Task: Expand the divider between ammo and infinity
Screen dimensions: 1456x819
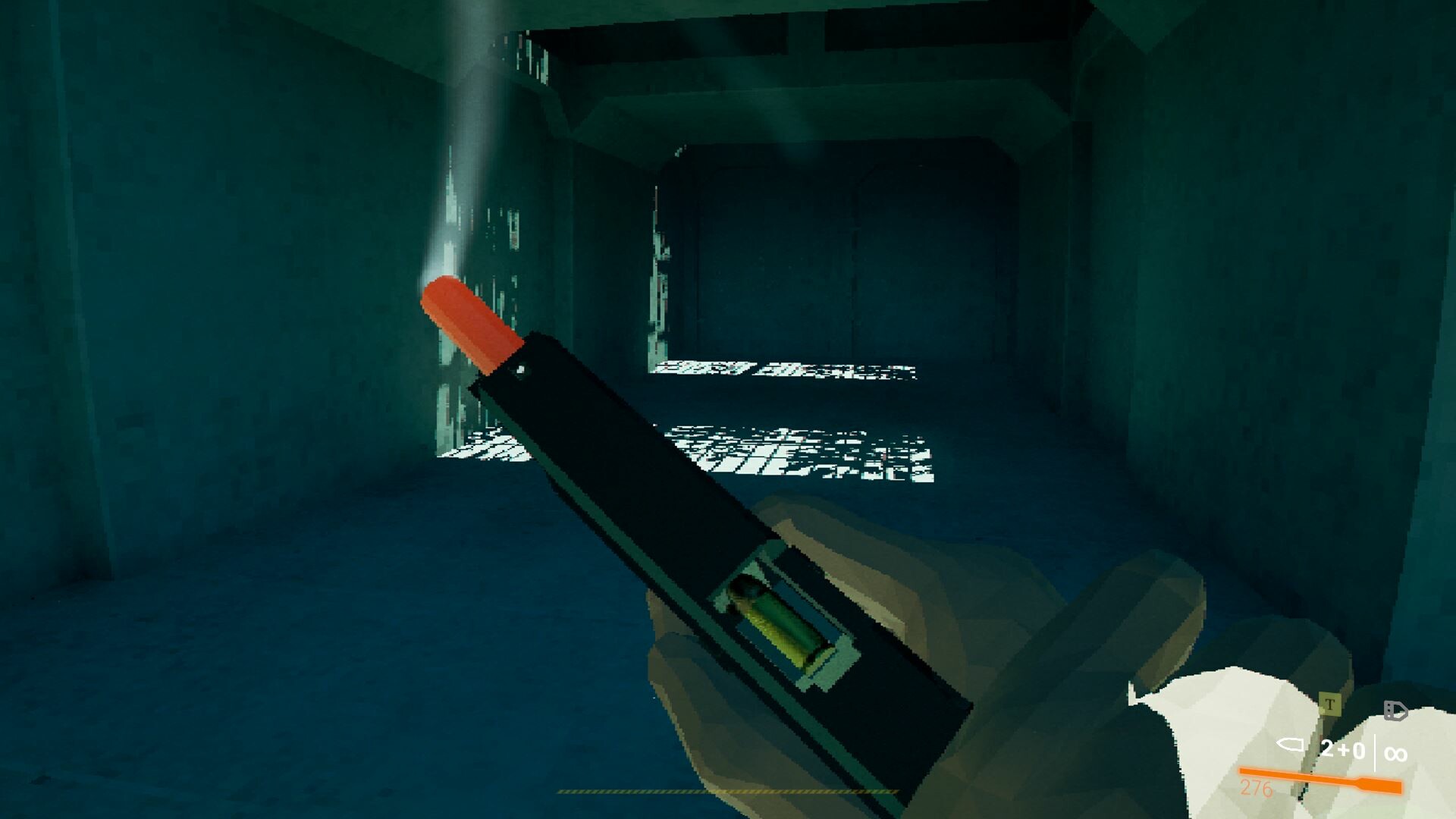Action: (x=1375, y=752)
